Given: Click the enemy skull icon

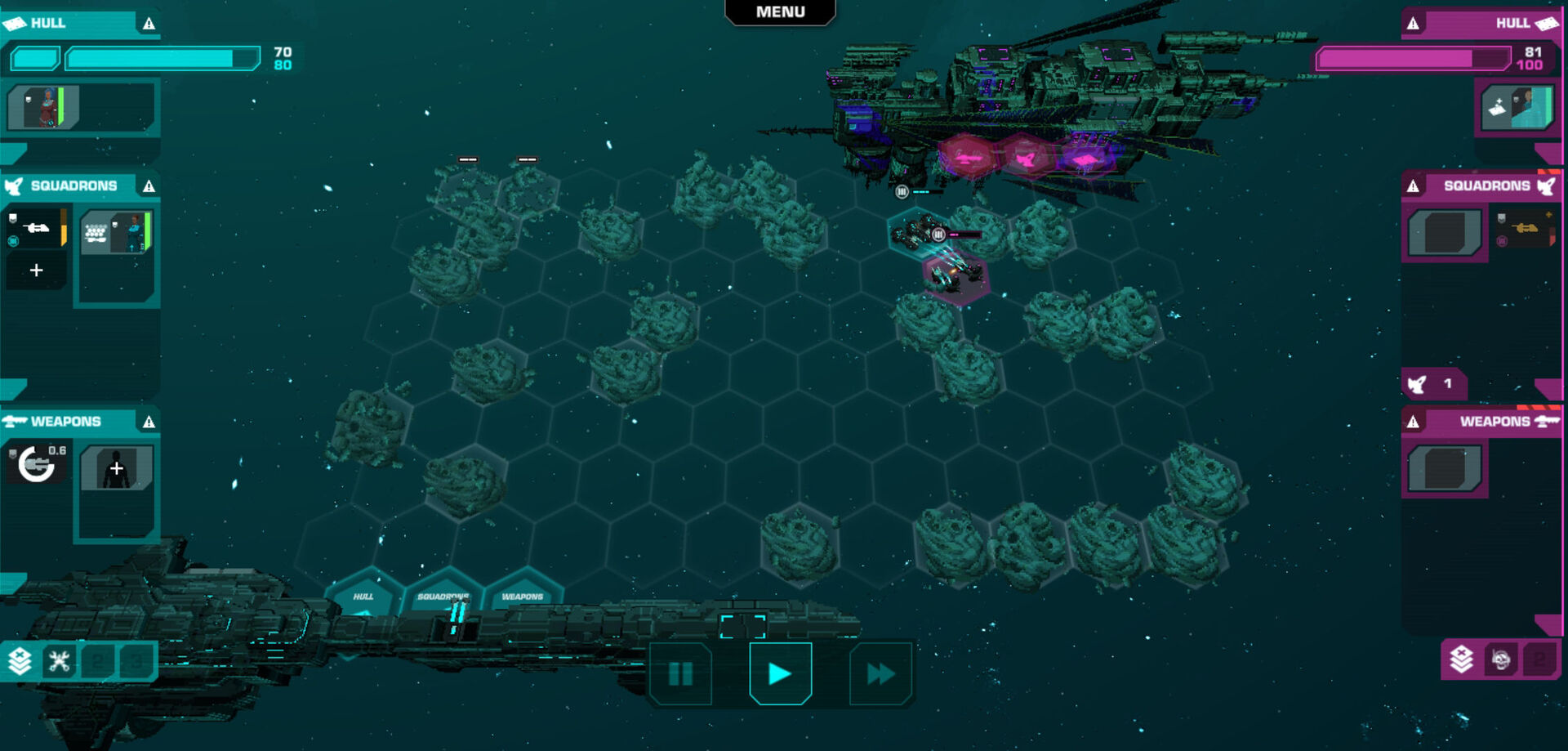Looking at the screenshot, I should 1500,659.
